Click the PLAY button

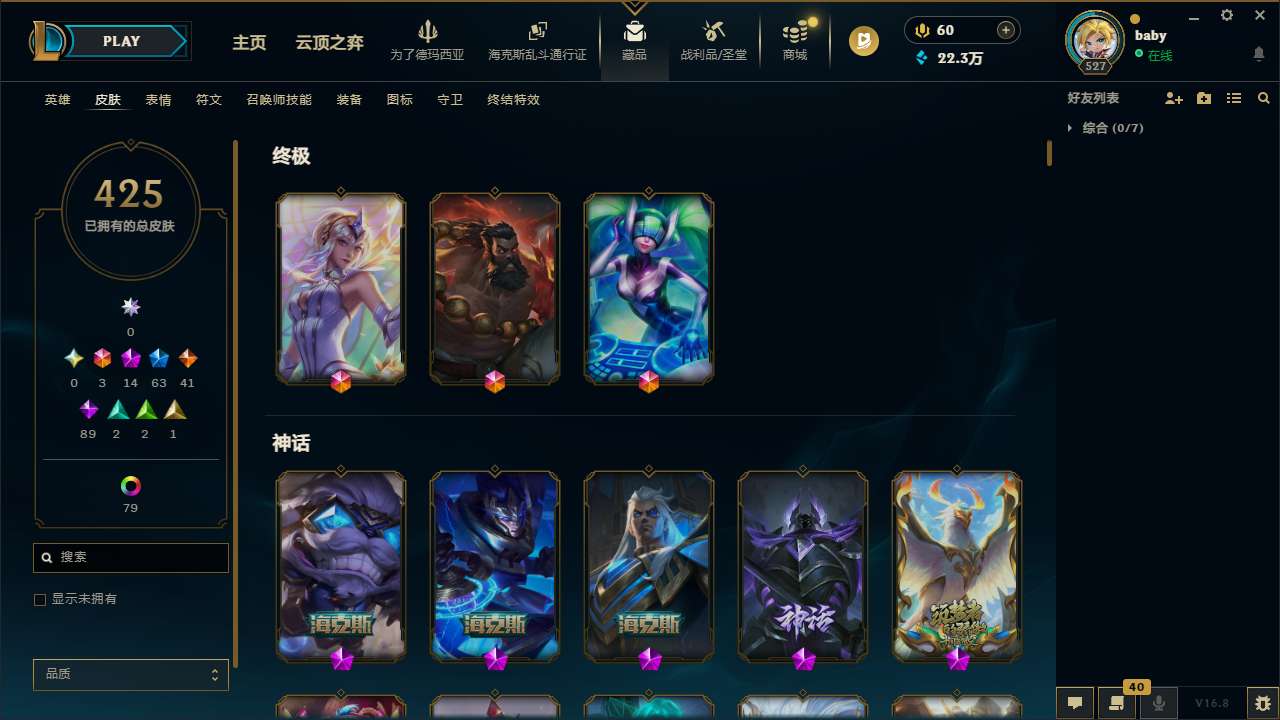[121, 41]
